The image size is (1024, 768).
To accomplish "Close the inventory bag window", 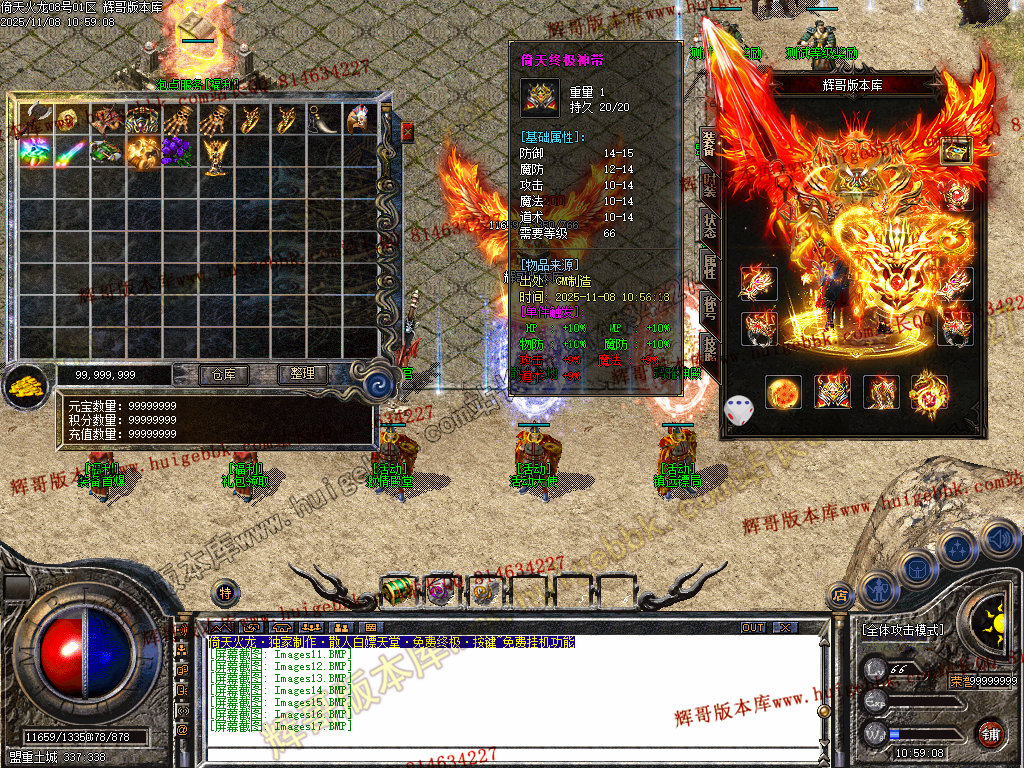I will [408, 131].
